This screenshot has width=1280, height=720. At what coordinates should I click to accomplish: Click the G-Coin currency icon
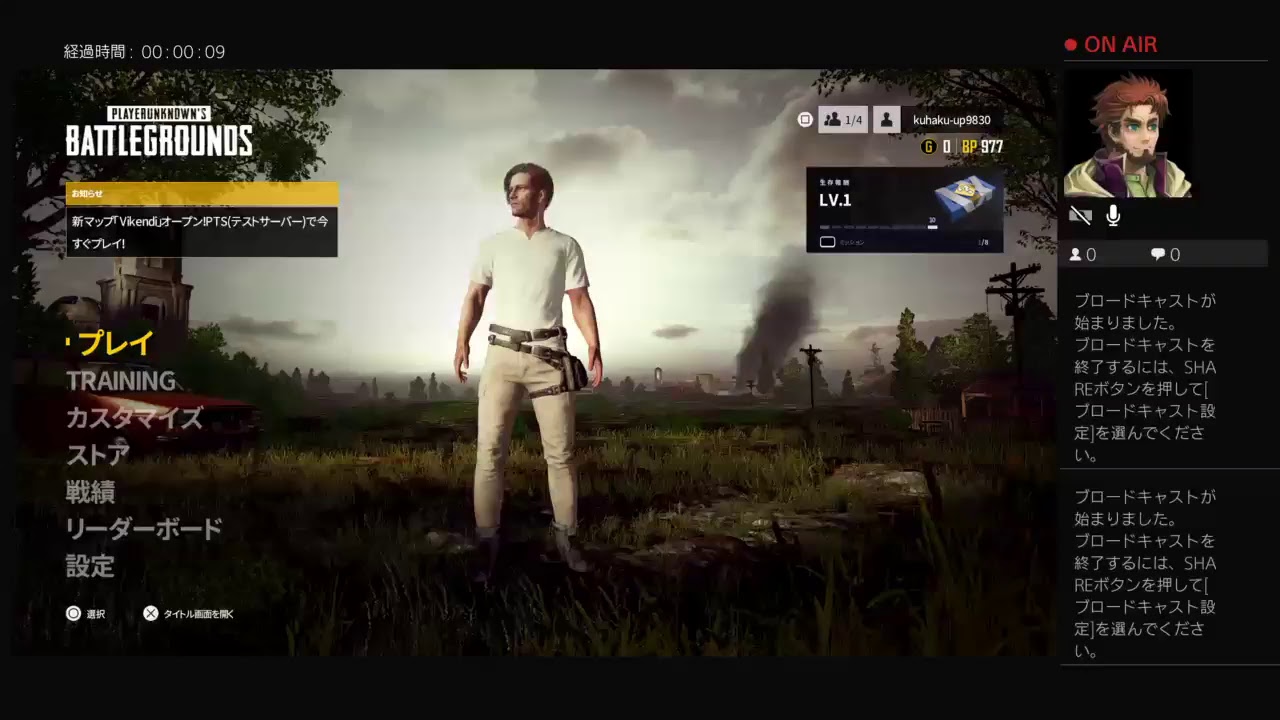pyautogui.click(x=927, y=144)
